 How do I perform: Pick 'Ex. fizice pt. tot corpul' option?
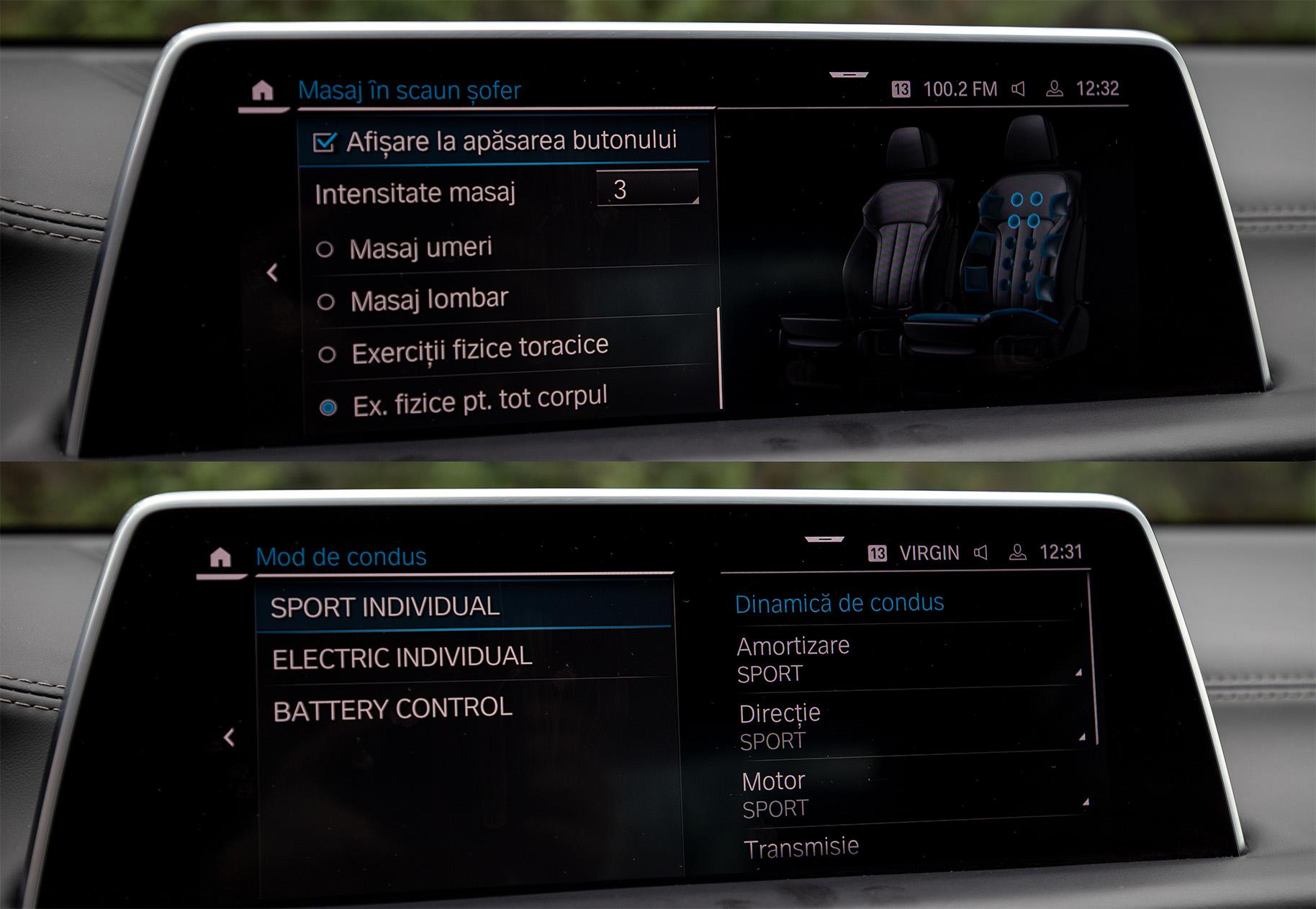point(328,407)
